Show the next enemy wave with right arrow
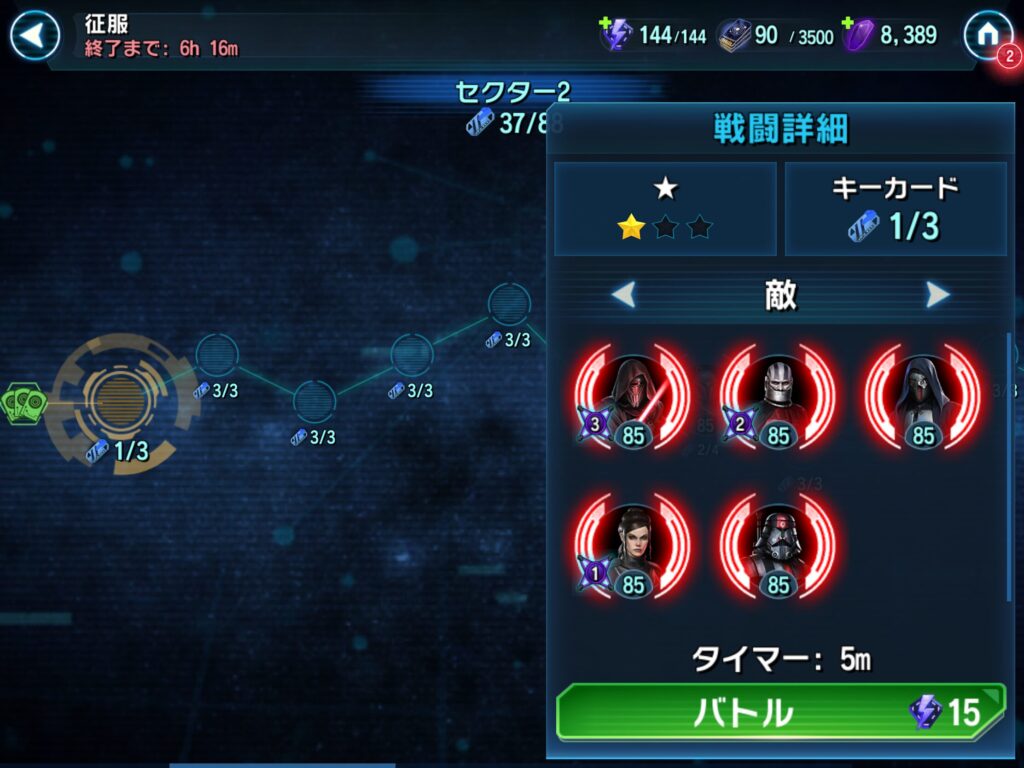1024x768 pixels. 937,295
